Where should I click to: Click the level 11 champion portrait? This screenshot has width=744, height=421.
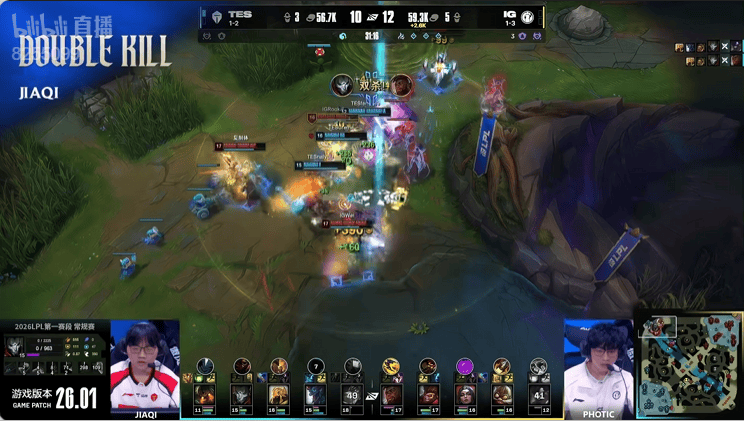tap(205, 395)
